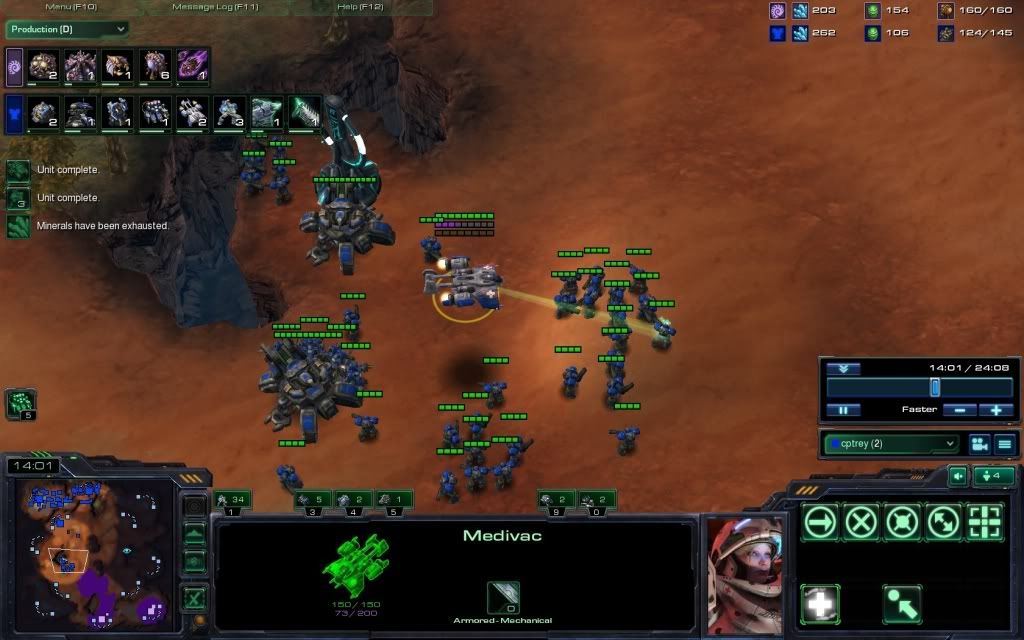Image resolution: width=1024 pixels, height=640 pixels.
Task: Pause the replay playback
Action: [843, 410]
